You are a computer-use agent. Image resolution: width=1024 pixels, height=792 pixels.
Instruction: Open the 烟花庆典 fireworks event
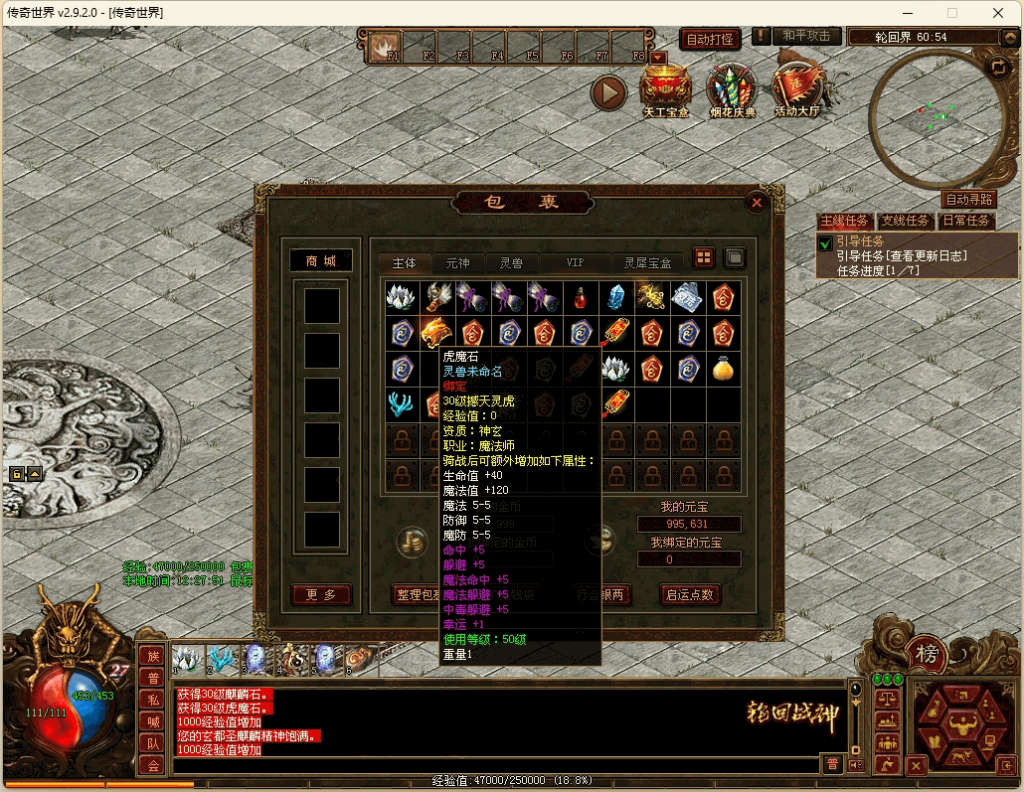731,89
